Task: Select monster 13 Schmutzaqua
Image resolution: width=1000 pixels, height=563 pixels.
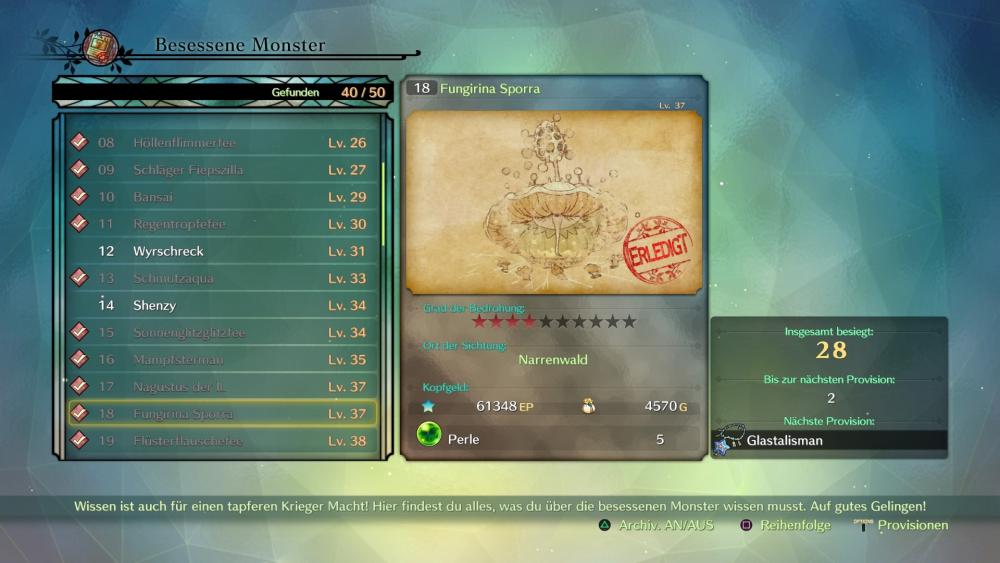Action: point(222,278)
